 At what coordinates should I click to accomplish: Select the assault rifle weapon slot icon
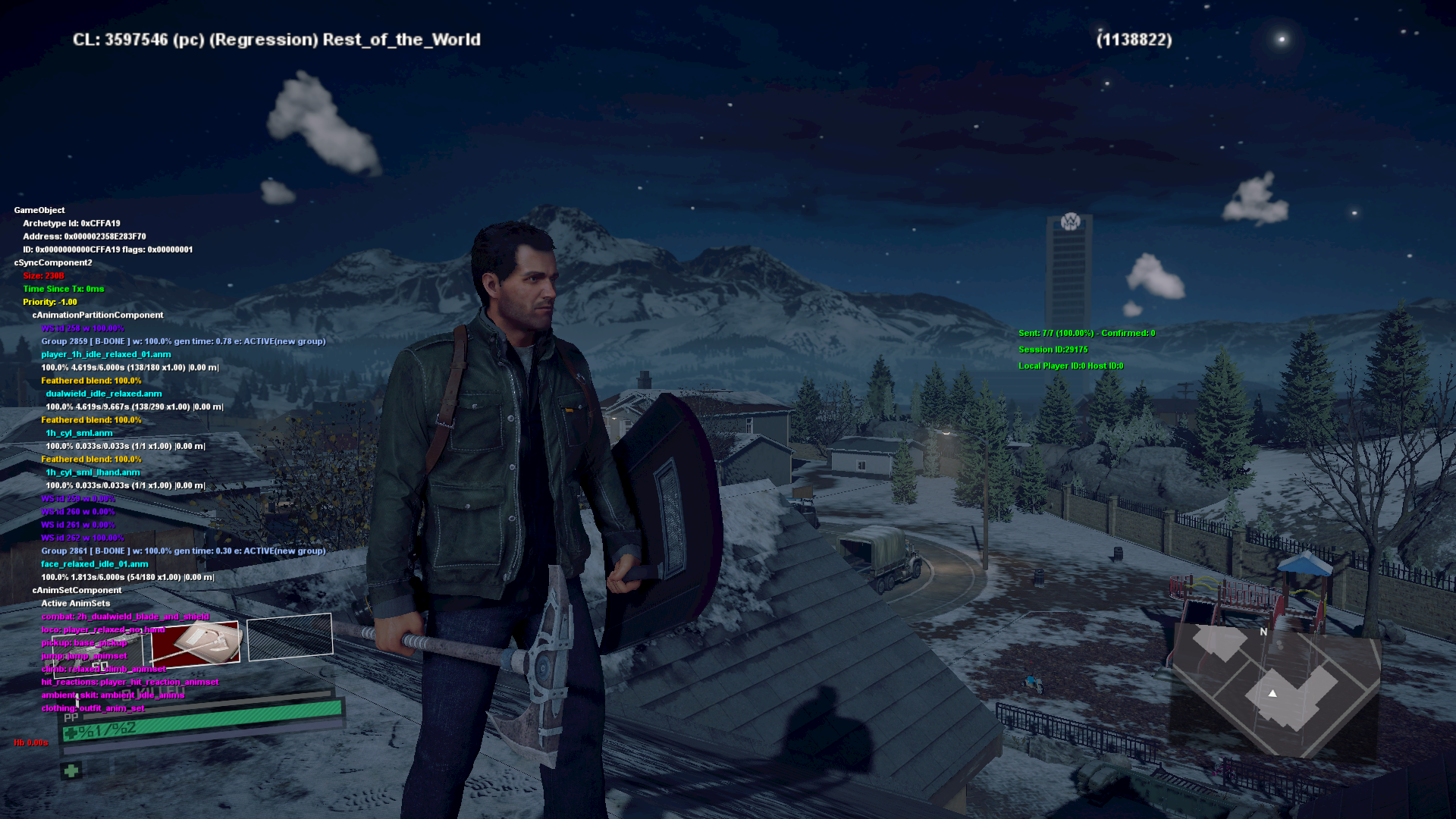(x=96, y=656)
